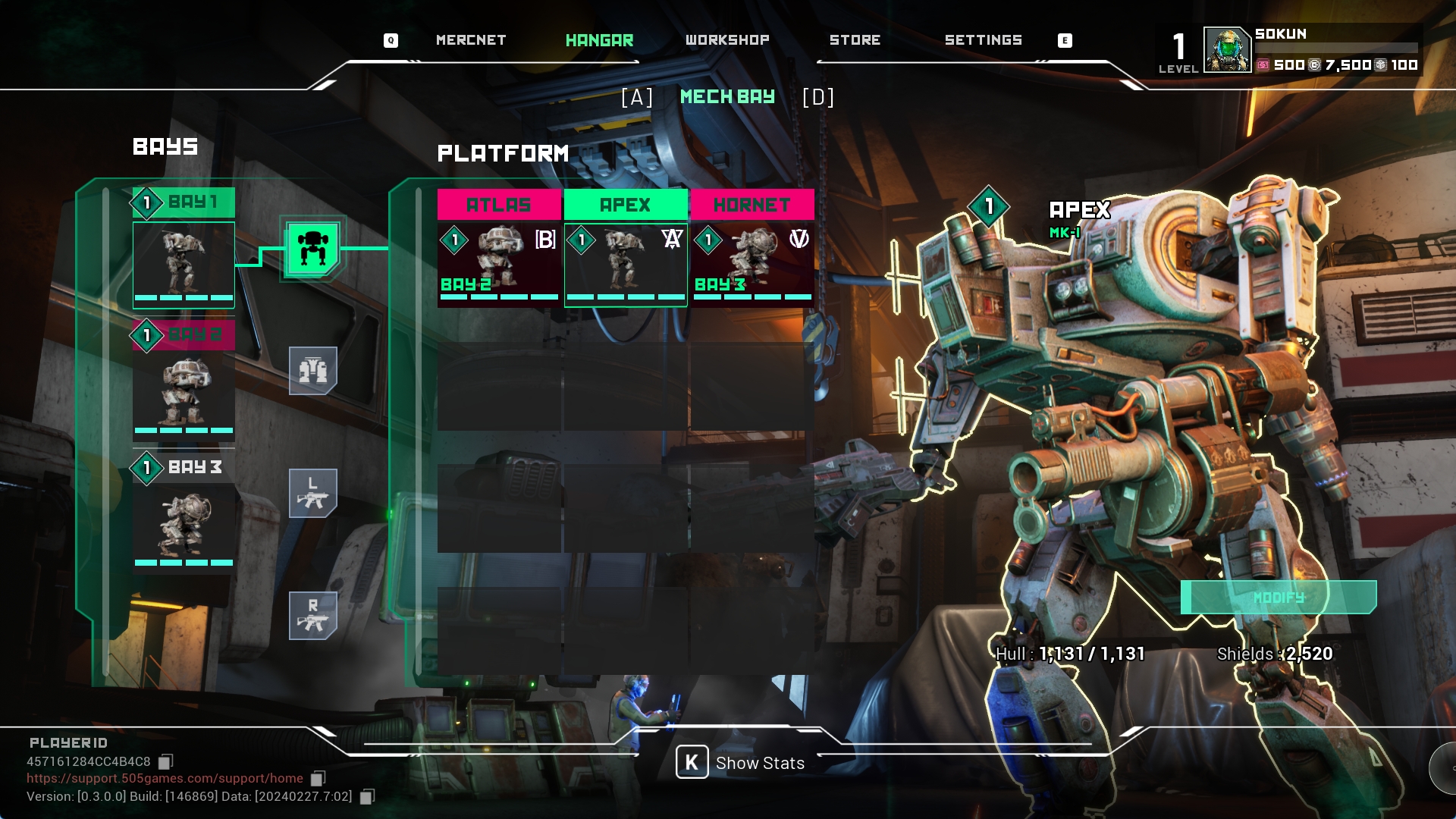This screenshot has height=819, width=1456.
Task: Choose the Hornet platform card
Action: [752, 249]
